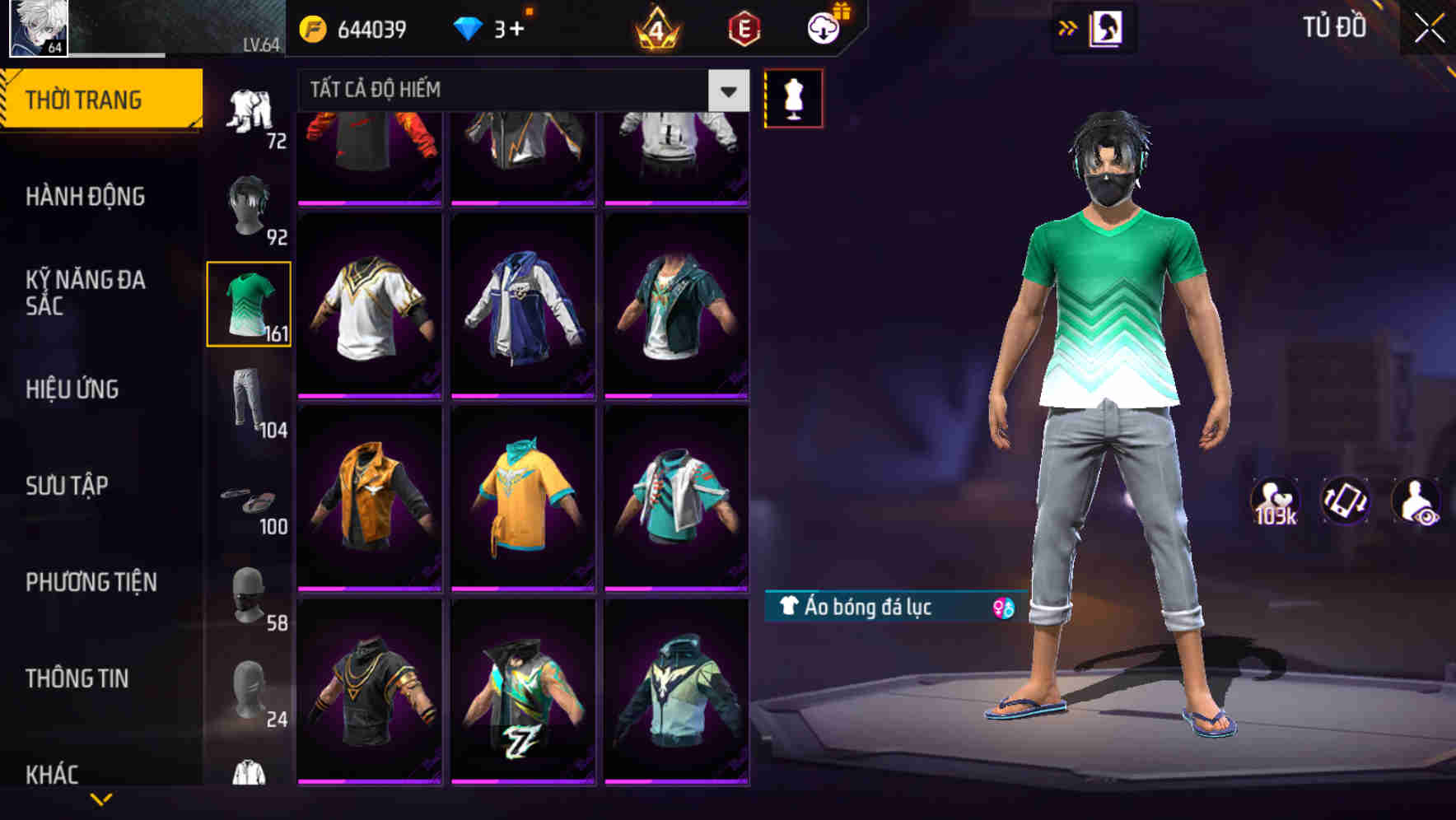Image resolution: width=1456 pixels, height=820 pixels.
Task: Open the diamond top-up icon
Action: click(470, 26)
